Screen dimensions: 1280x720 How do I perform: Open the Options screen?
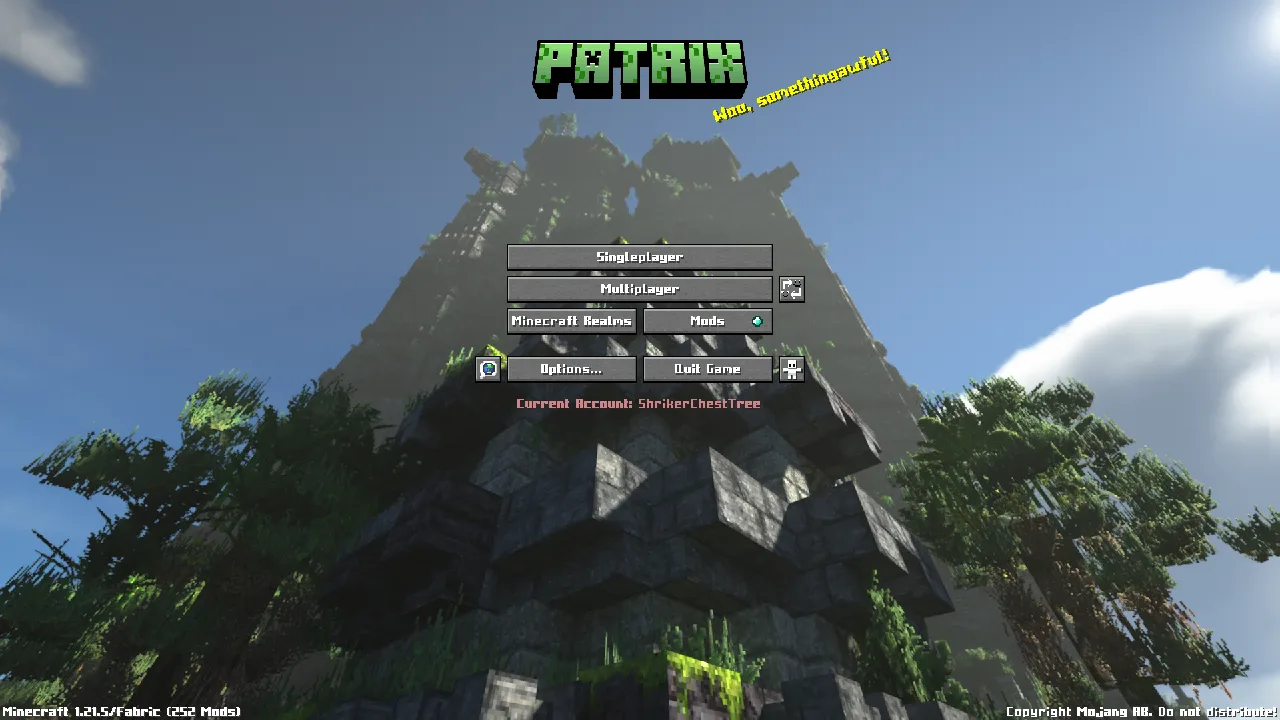click(572, 369)
